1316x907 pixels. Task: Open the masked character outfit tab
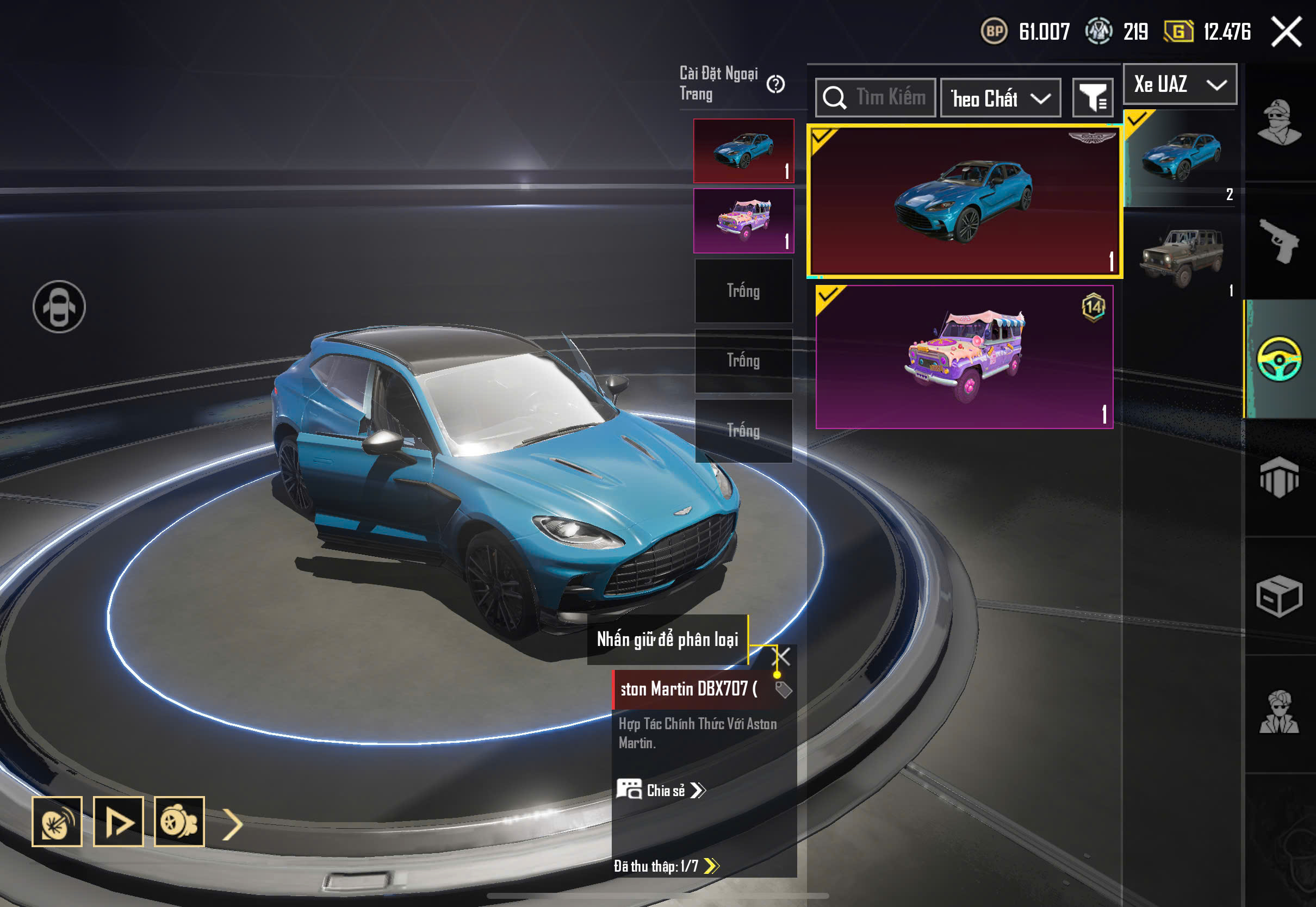tap(1279, 123)
